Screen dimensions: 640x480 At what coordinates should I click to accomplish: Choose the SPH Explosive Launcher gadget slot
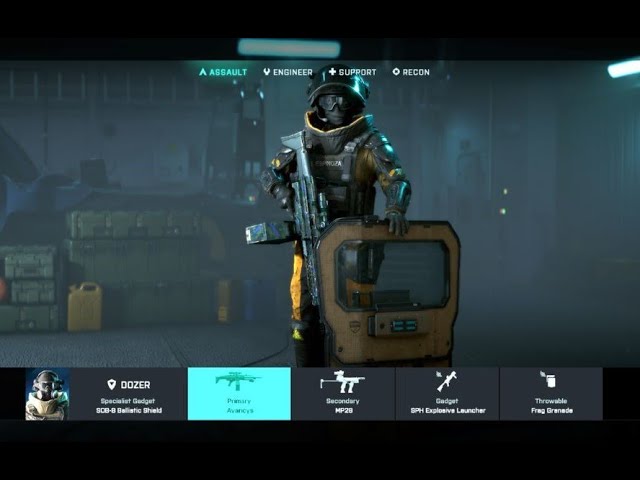tap(447, 394)
